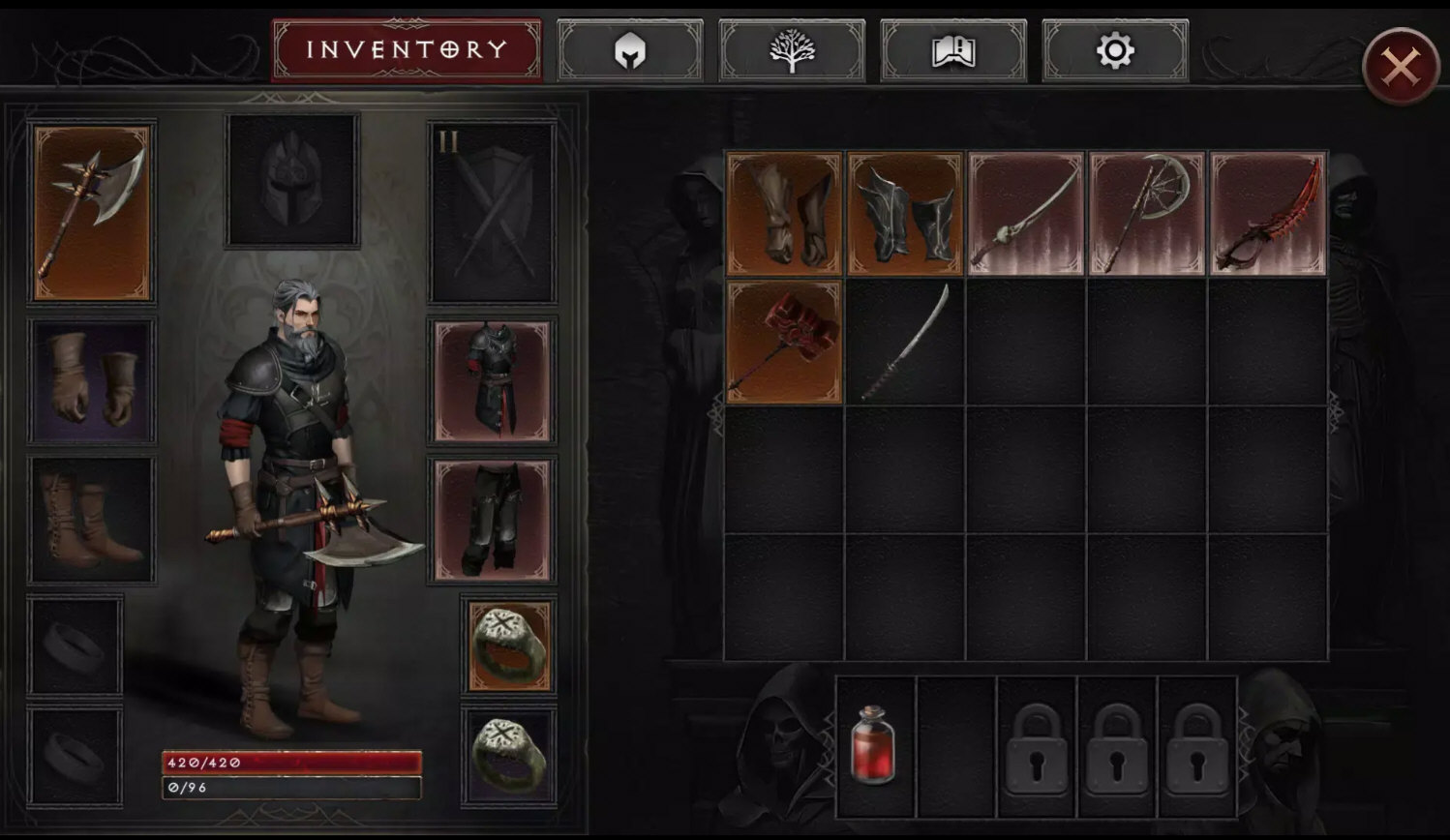Pick the dark steel gauntlets in backpack
The width and height of the screenshot is (1450, 840).
pos(905,214)
